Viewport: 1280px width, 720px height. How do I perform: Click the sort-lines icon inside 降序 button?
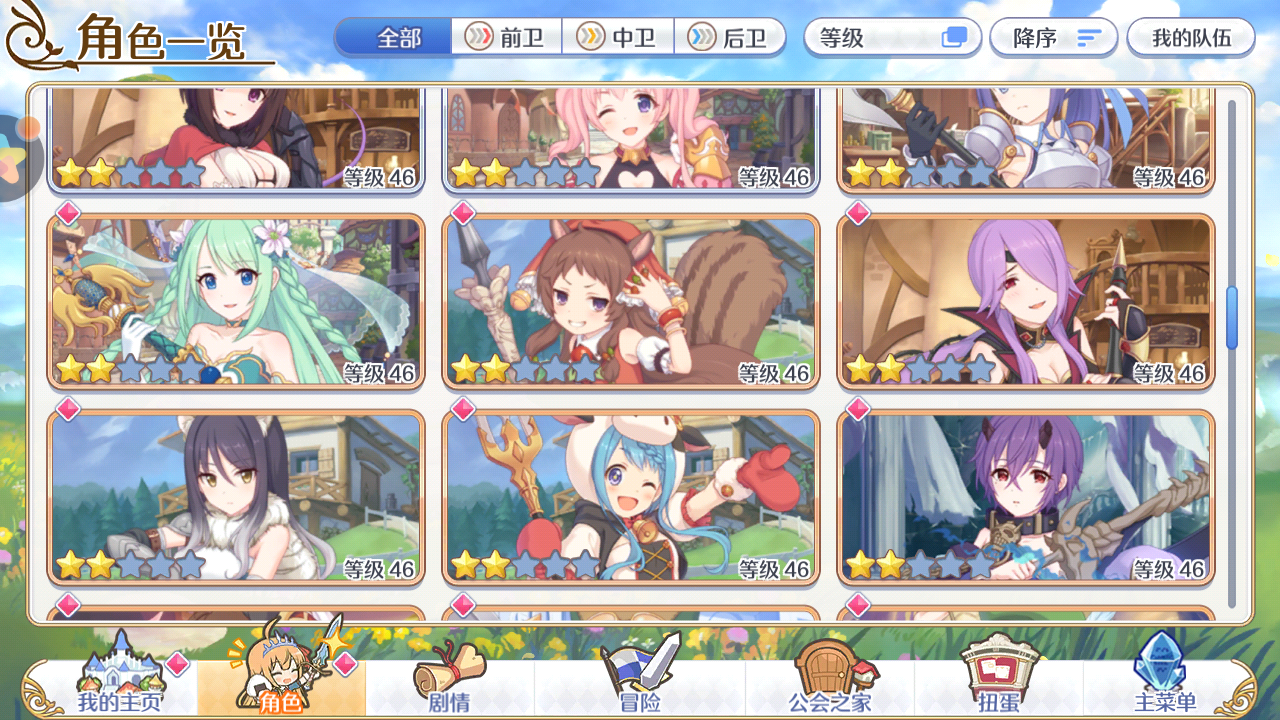click(x=1088, y=37)
